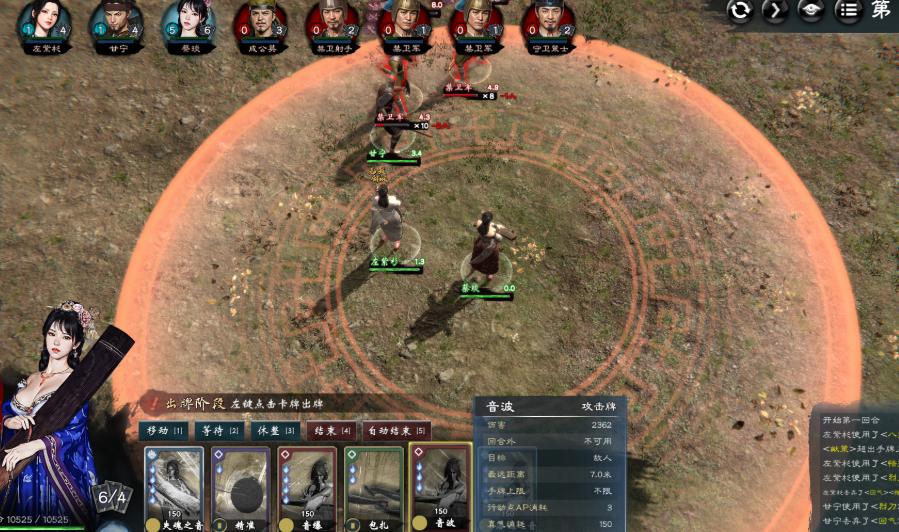Pick enemy 成公英 portrait
Screen dimensions: 899x532
click(261, 22)
